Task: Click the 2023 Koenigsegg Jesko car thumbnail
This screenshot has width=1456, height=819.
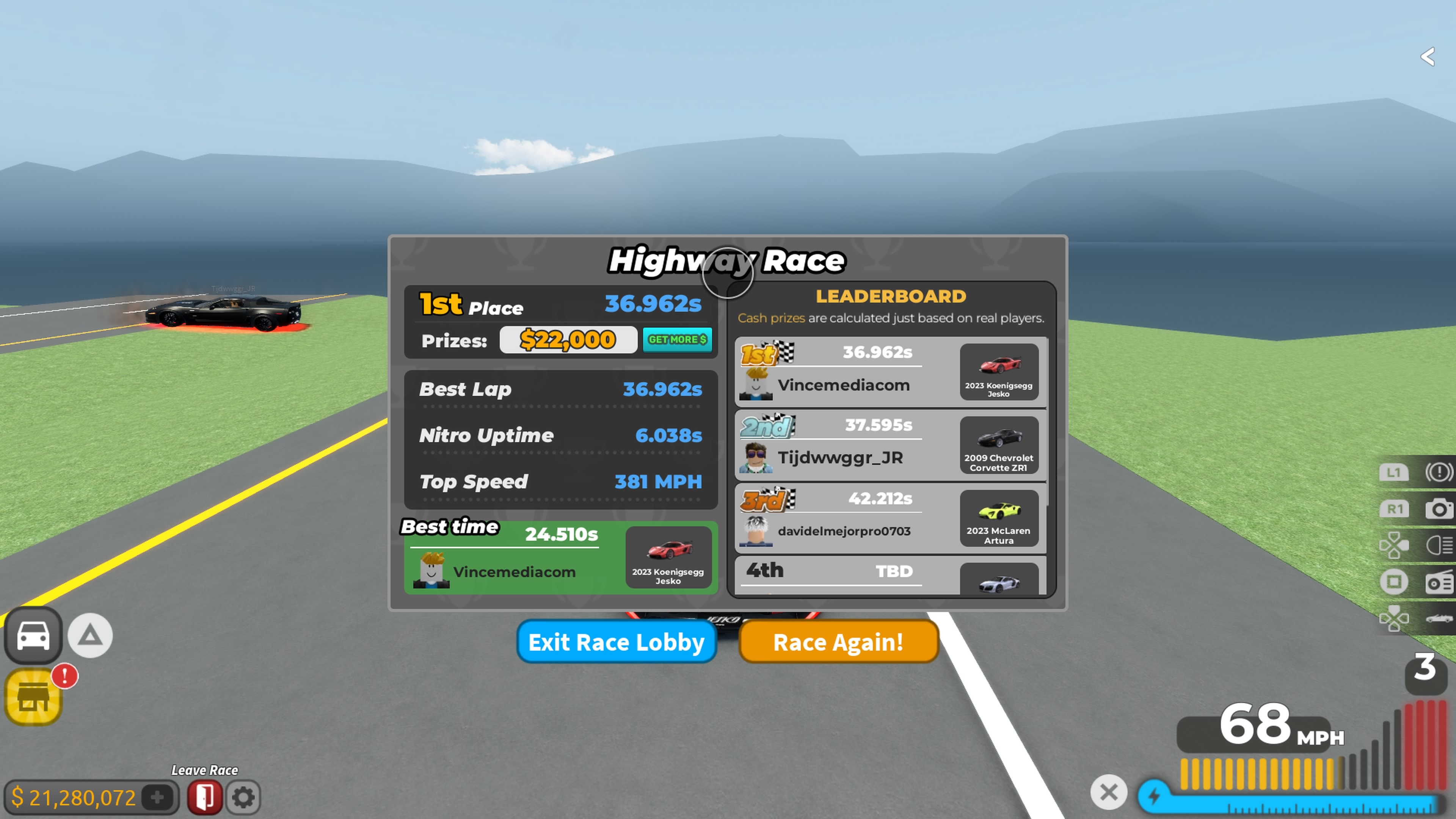Action: [999, 372]
